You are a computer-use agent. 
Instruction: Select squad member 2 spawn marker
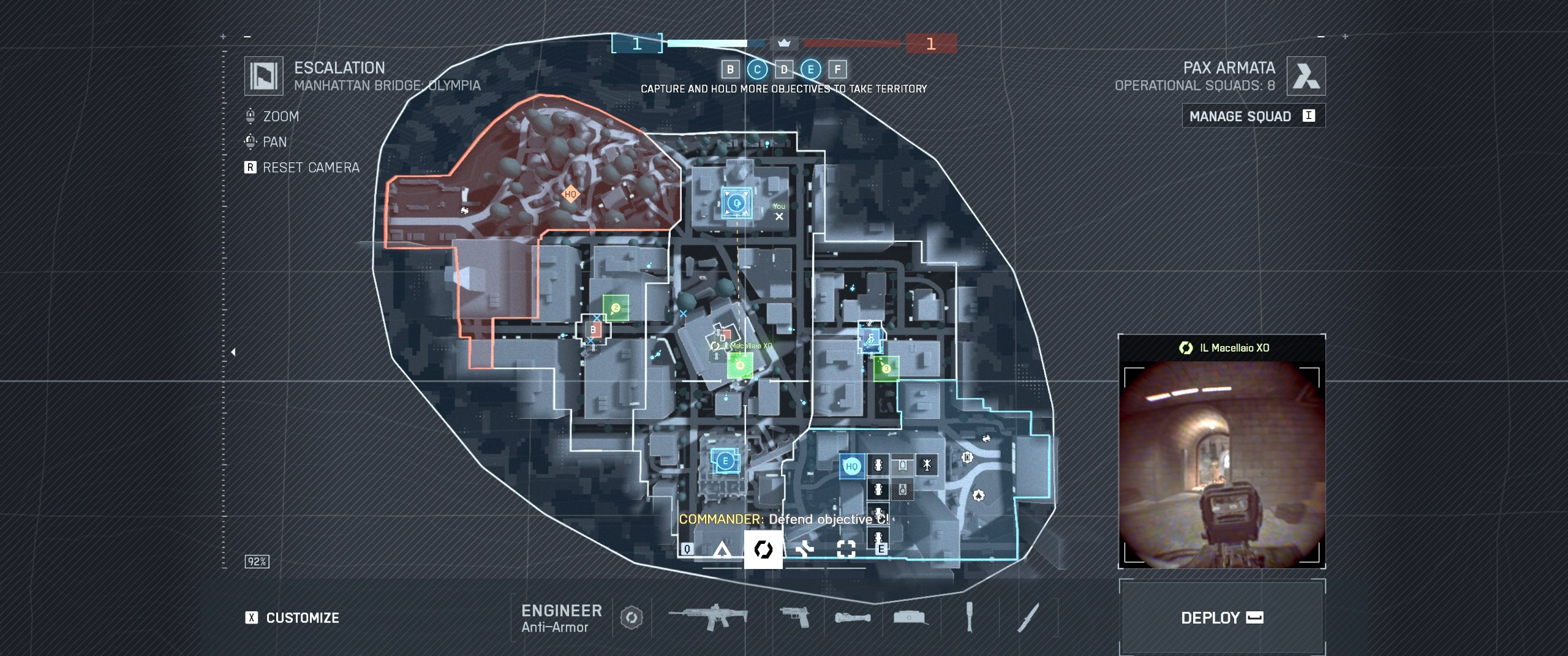pos(616,308)
